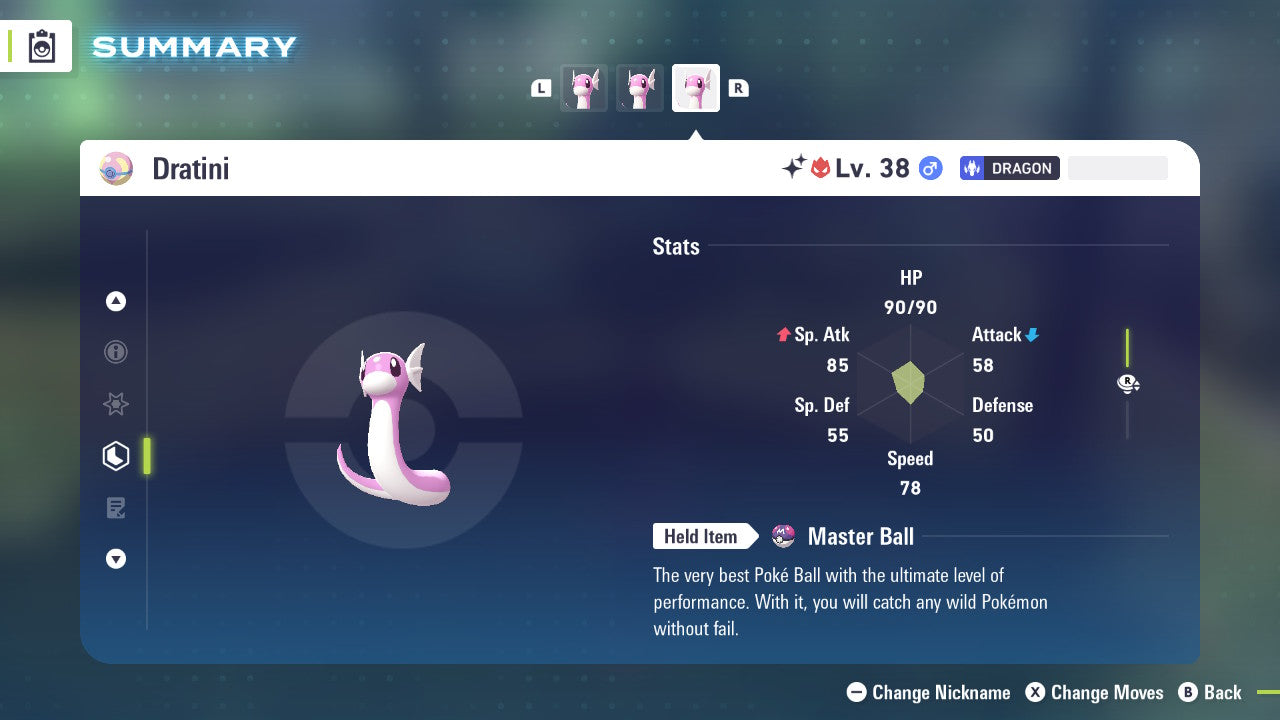Image resolution: width=1280 pixels, height=720 pixels.
Task: Click the Poké Ball icon next to Dratini's name
Action: point(115,168)
